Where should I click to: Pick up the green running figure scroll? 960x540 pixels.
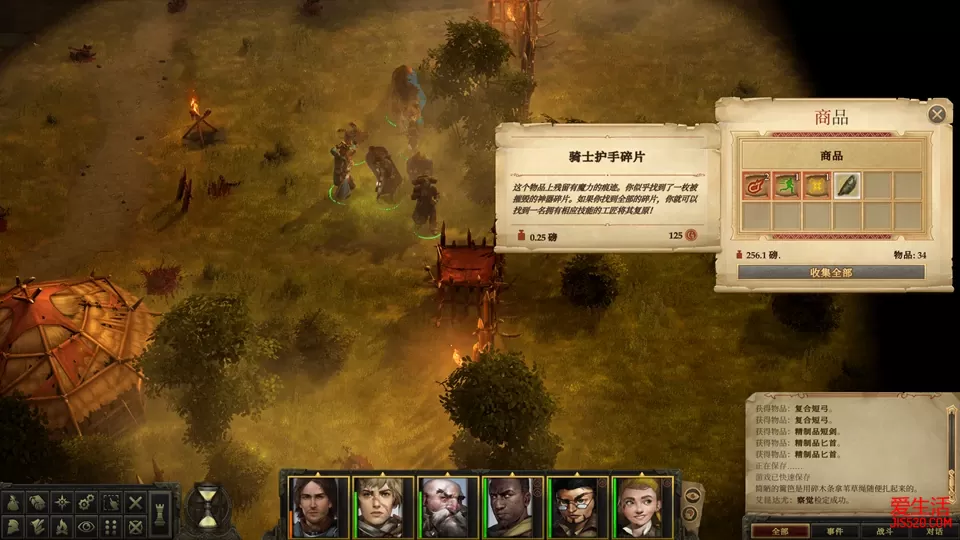tap(786, 185)
